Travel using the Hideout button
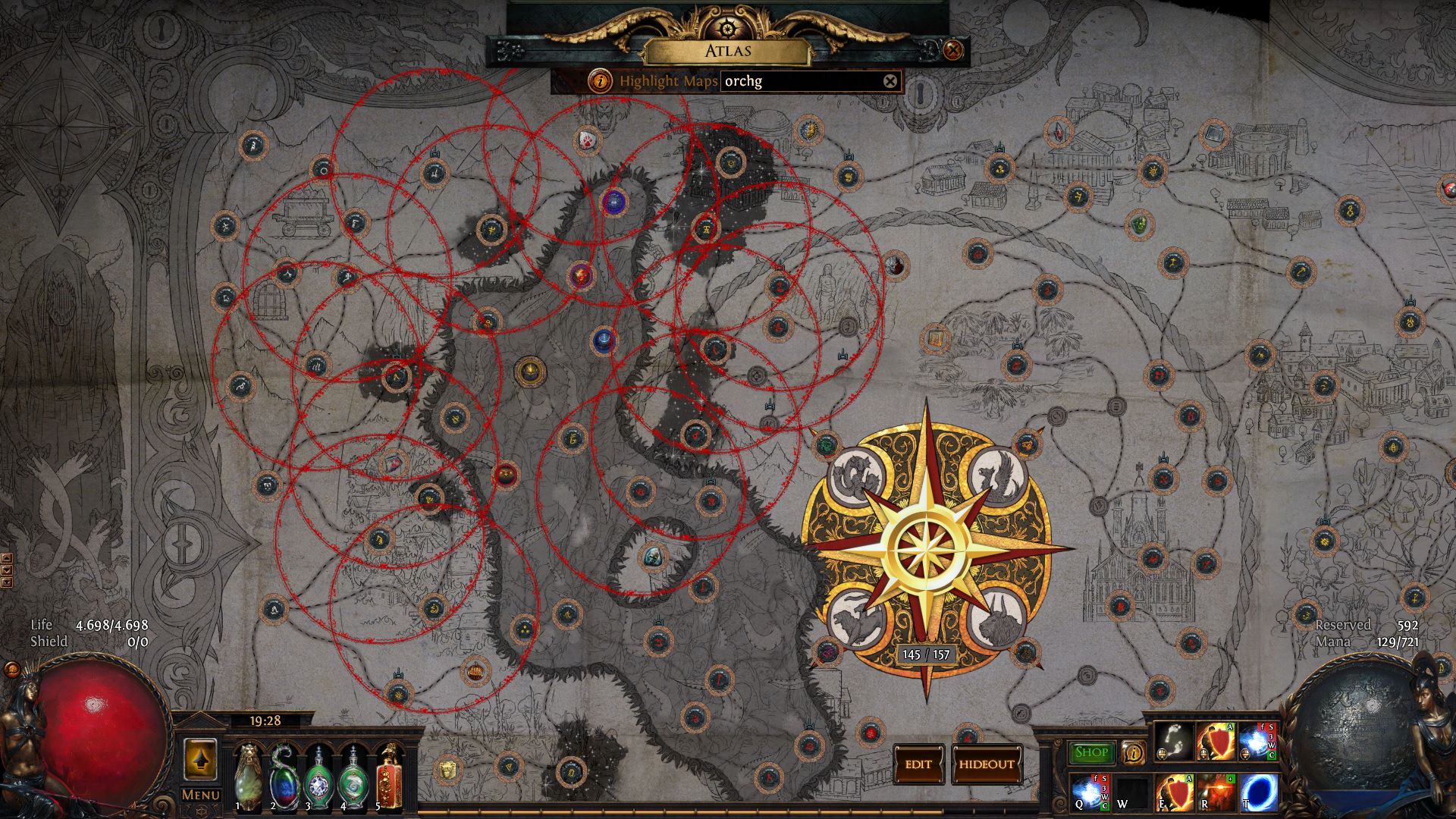This screenshot has width=1456, height=819. (x=986, y=764)
